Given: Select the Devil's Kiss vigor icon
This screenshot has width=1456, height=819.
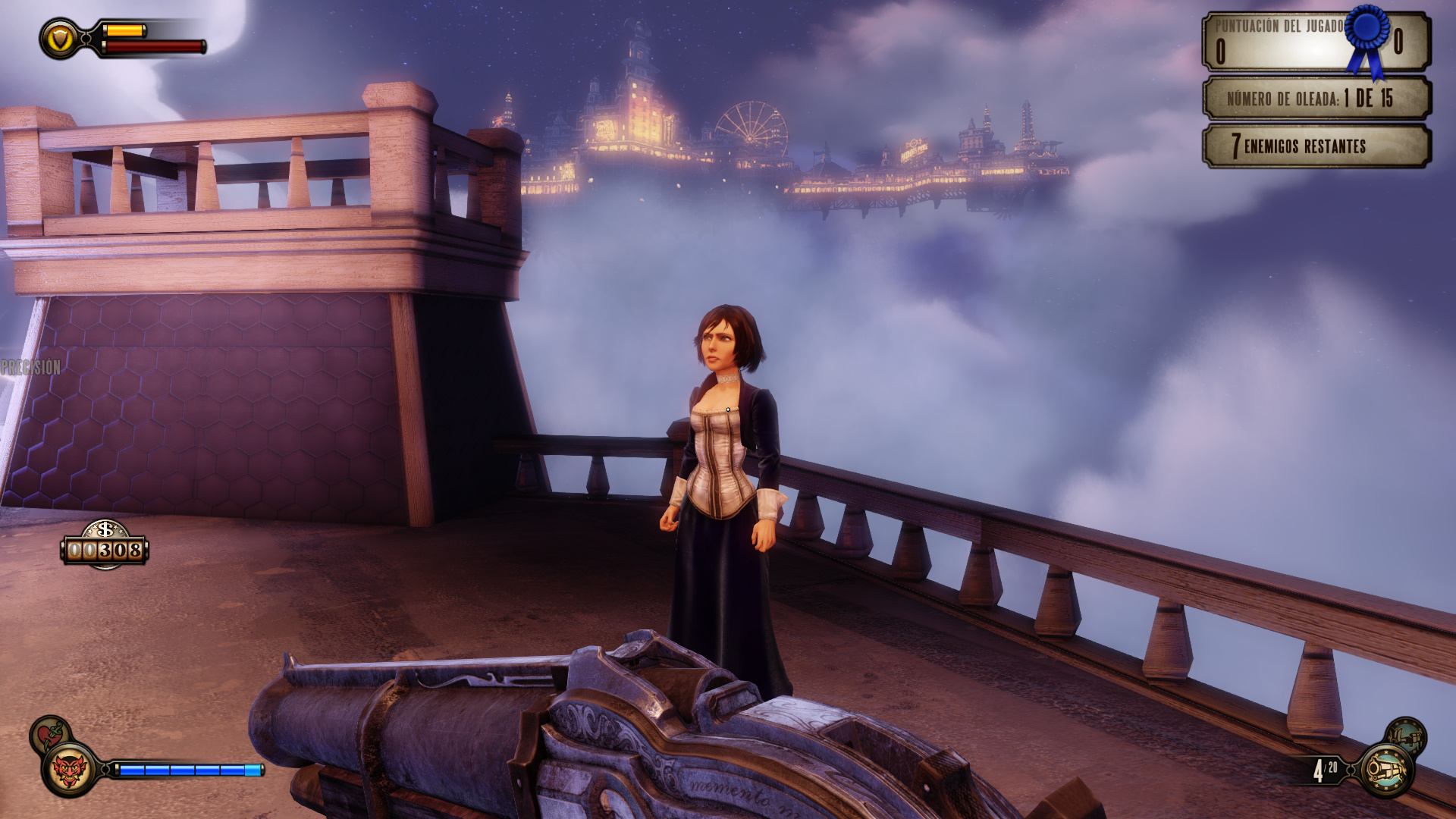Looking at the screenshot, I should pos(69,770).
